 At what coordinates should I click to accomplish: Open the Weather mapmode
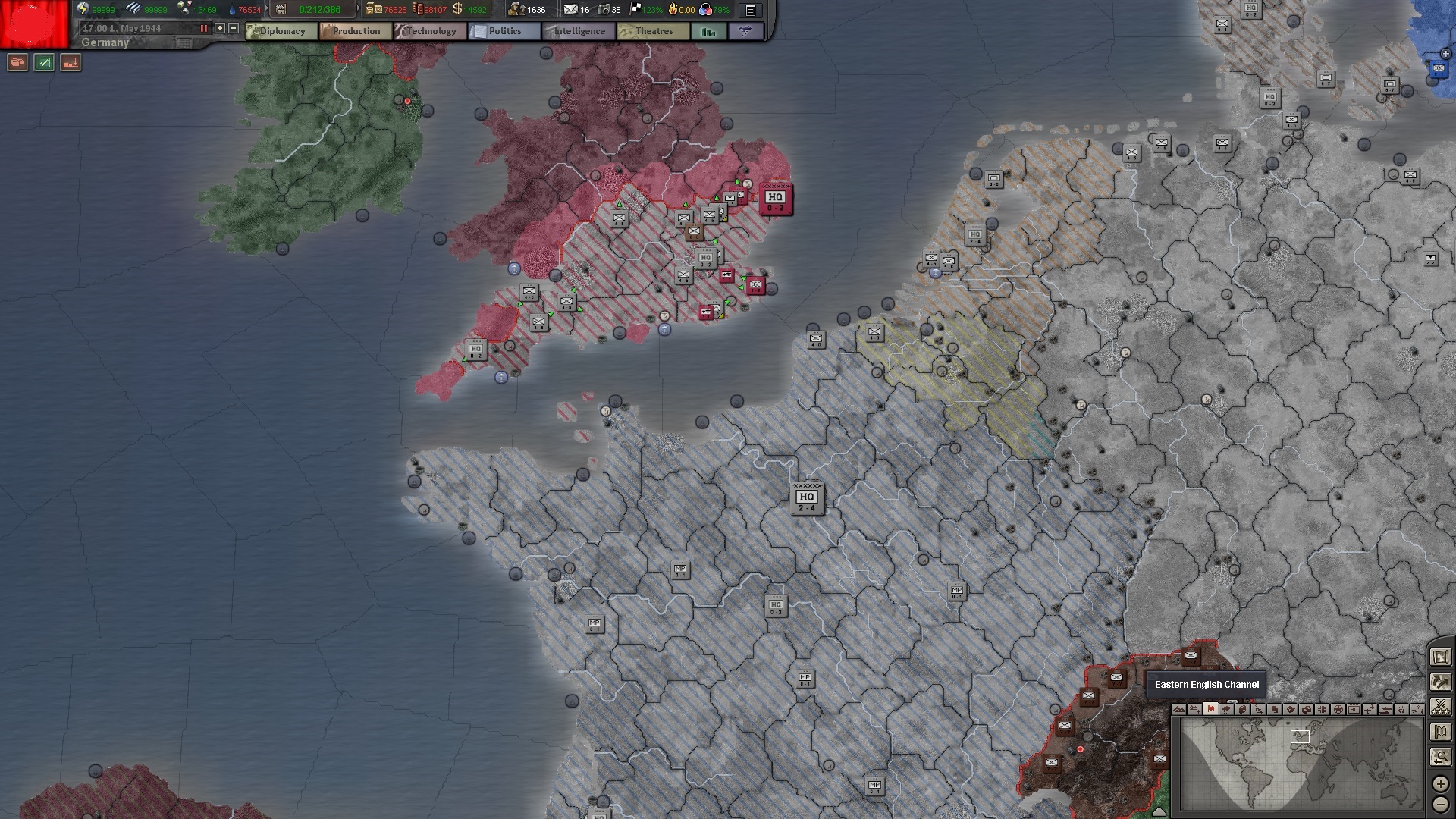point(1227,711)
